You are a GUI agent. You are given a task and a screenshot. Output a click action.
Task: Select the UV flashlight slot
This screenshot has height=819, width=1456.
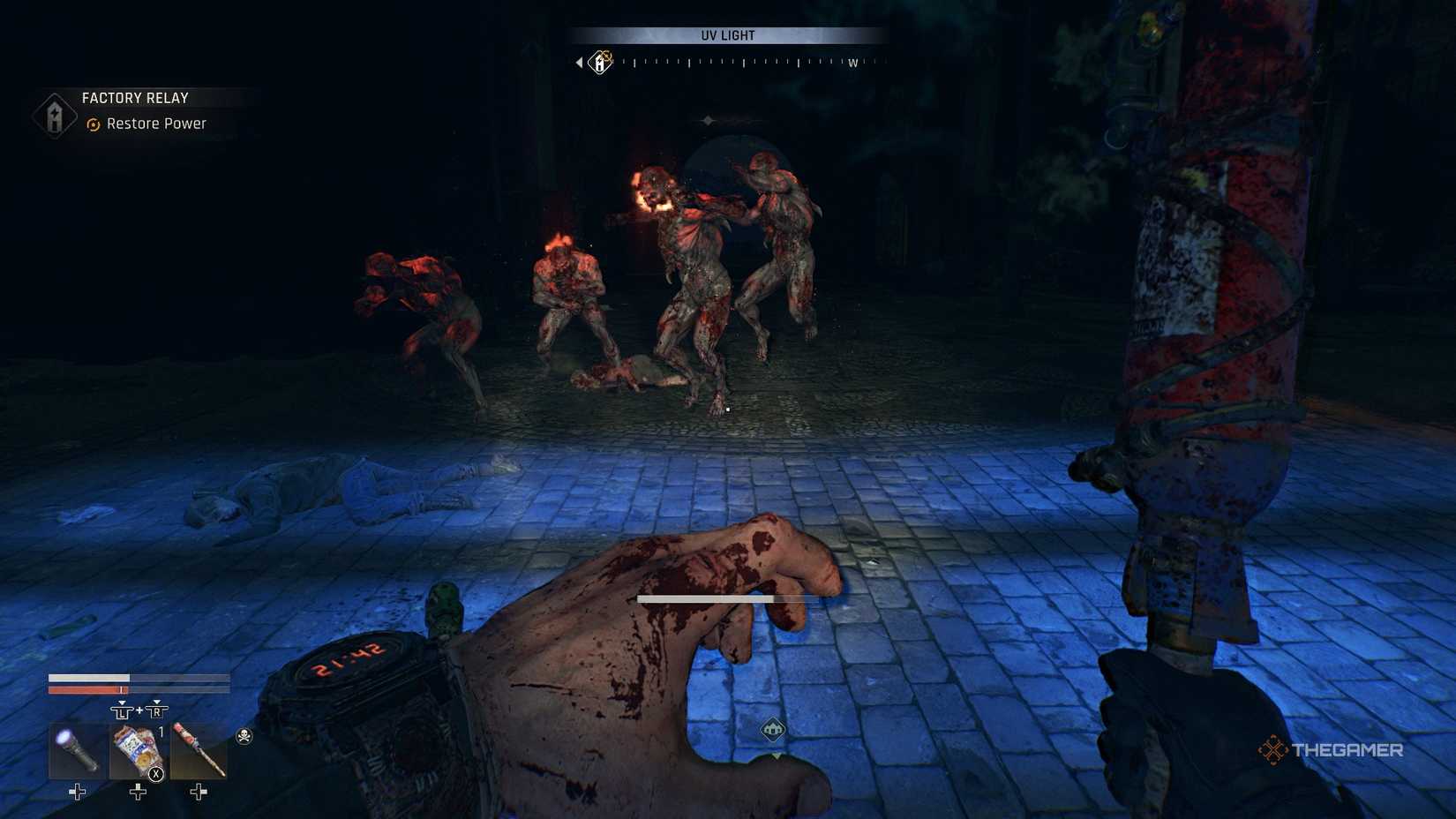click(77, 751)
